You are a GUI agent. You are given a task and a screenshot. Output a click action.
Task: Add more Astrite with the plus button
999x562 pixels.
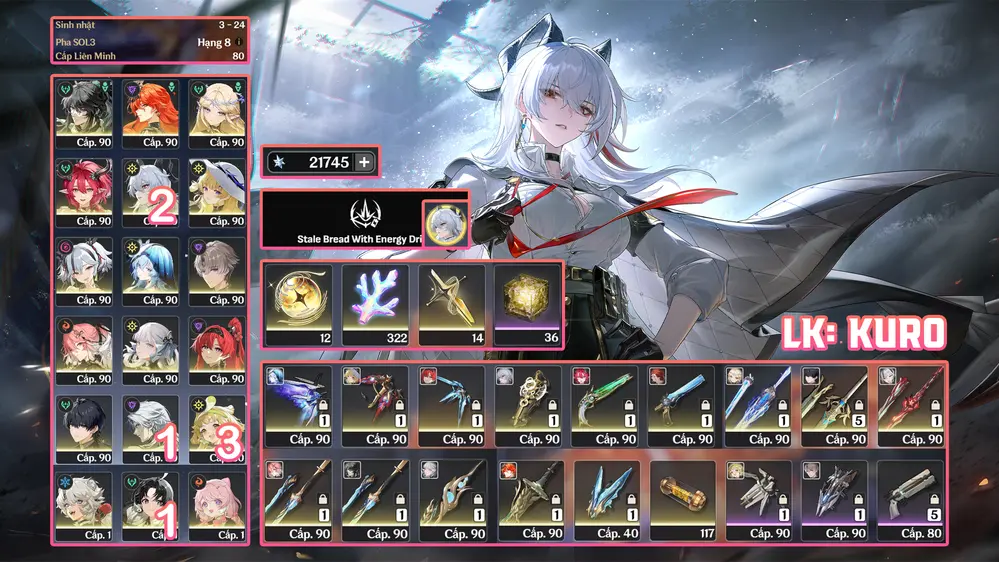point(363,162)
